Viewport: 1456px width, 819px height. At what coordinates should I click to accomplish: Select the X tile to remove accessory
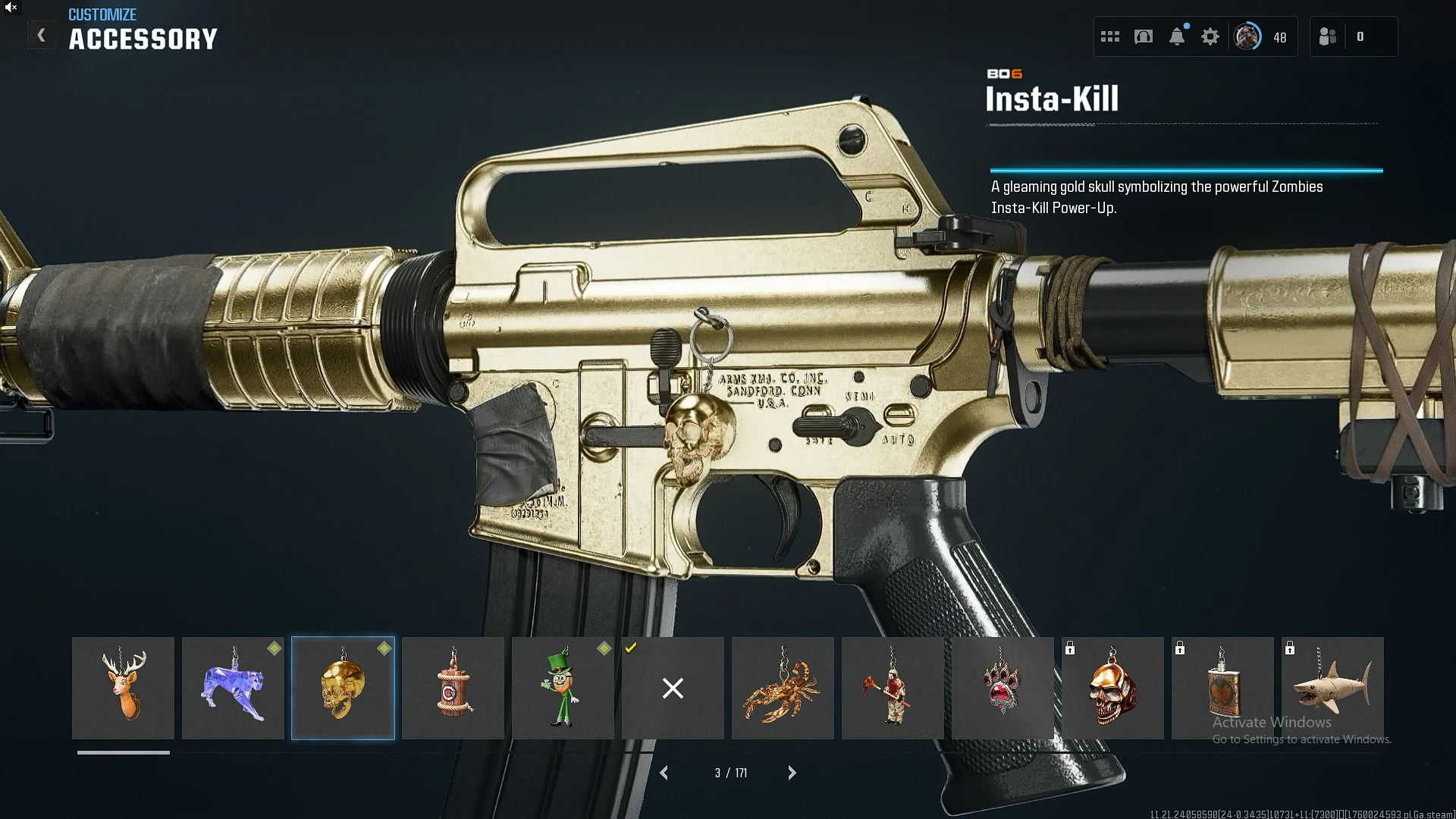pyautogui.click(x=673, y=688)
